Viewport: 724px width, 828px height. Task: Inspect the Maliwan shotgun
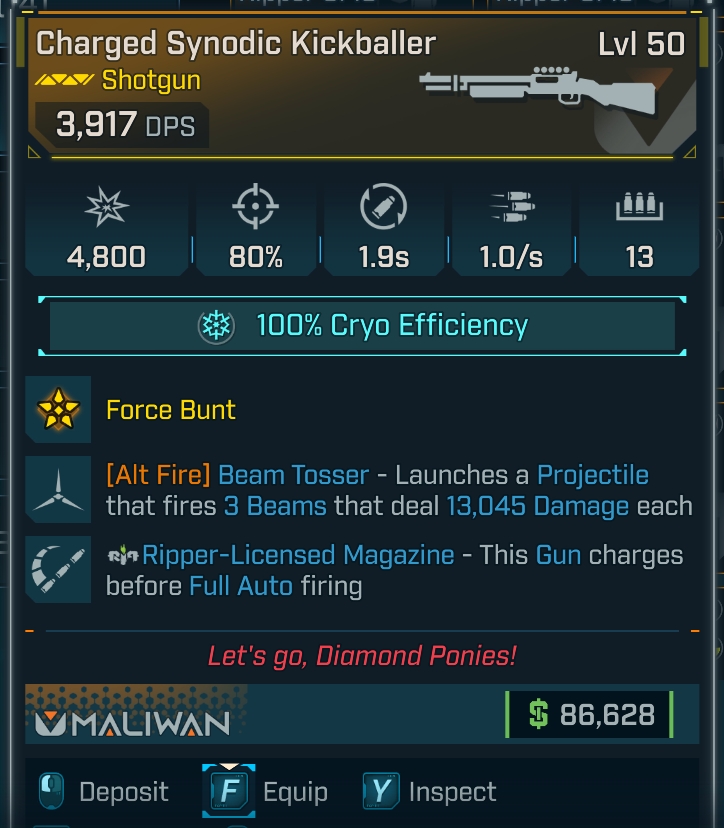coord(430,792)
